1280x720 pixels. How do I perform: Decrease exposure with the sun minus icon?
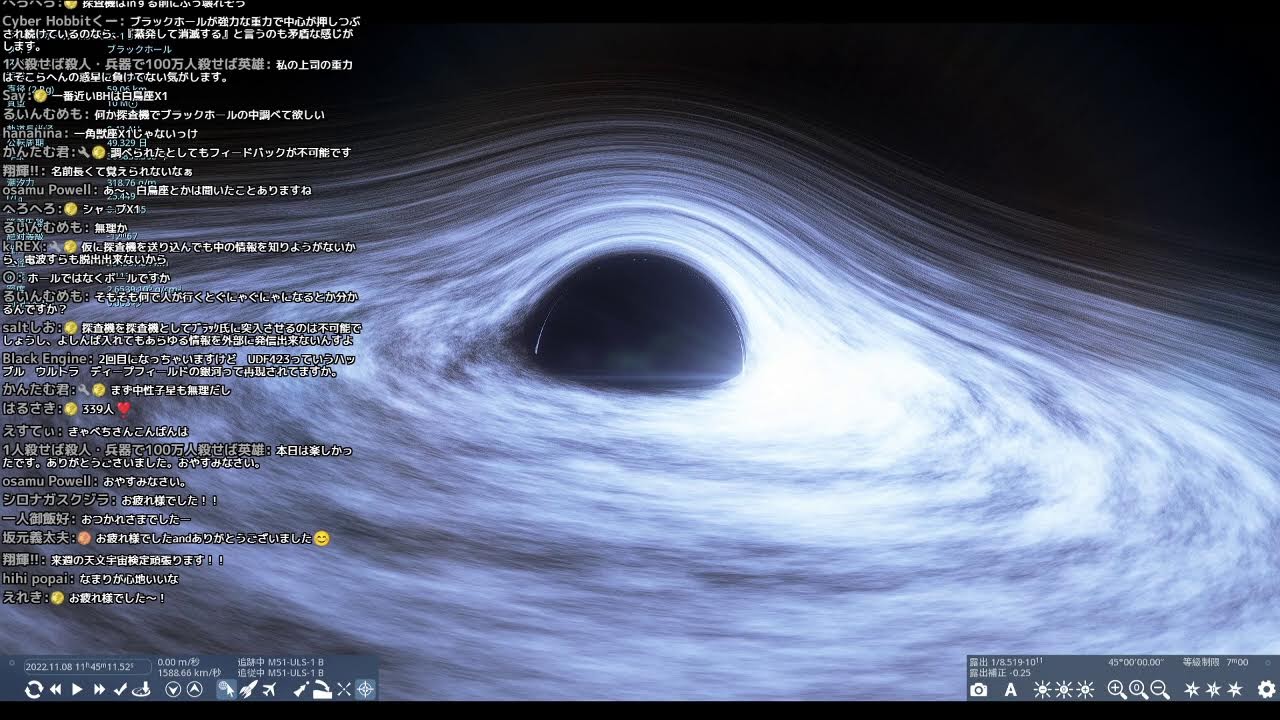[x=1040, y=690]
